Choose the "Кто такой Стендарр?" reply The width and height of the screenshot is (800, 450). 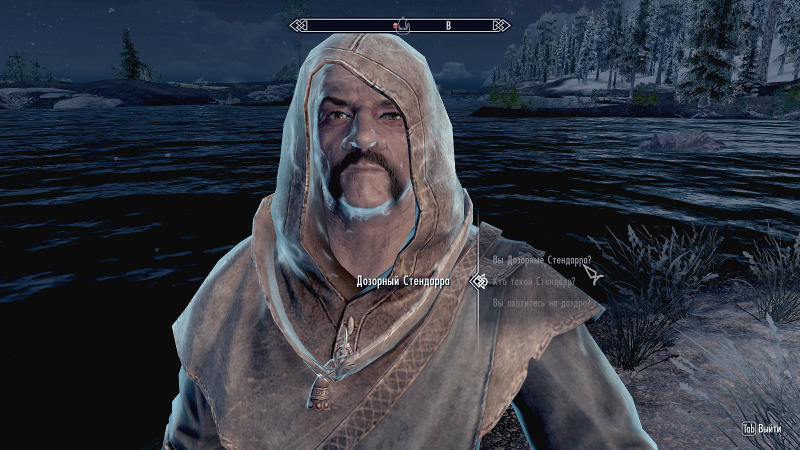(x=534, y=282)
